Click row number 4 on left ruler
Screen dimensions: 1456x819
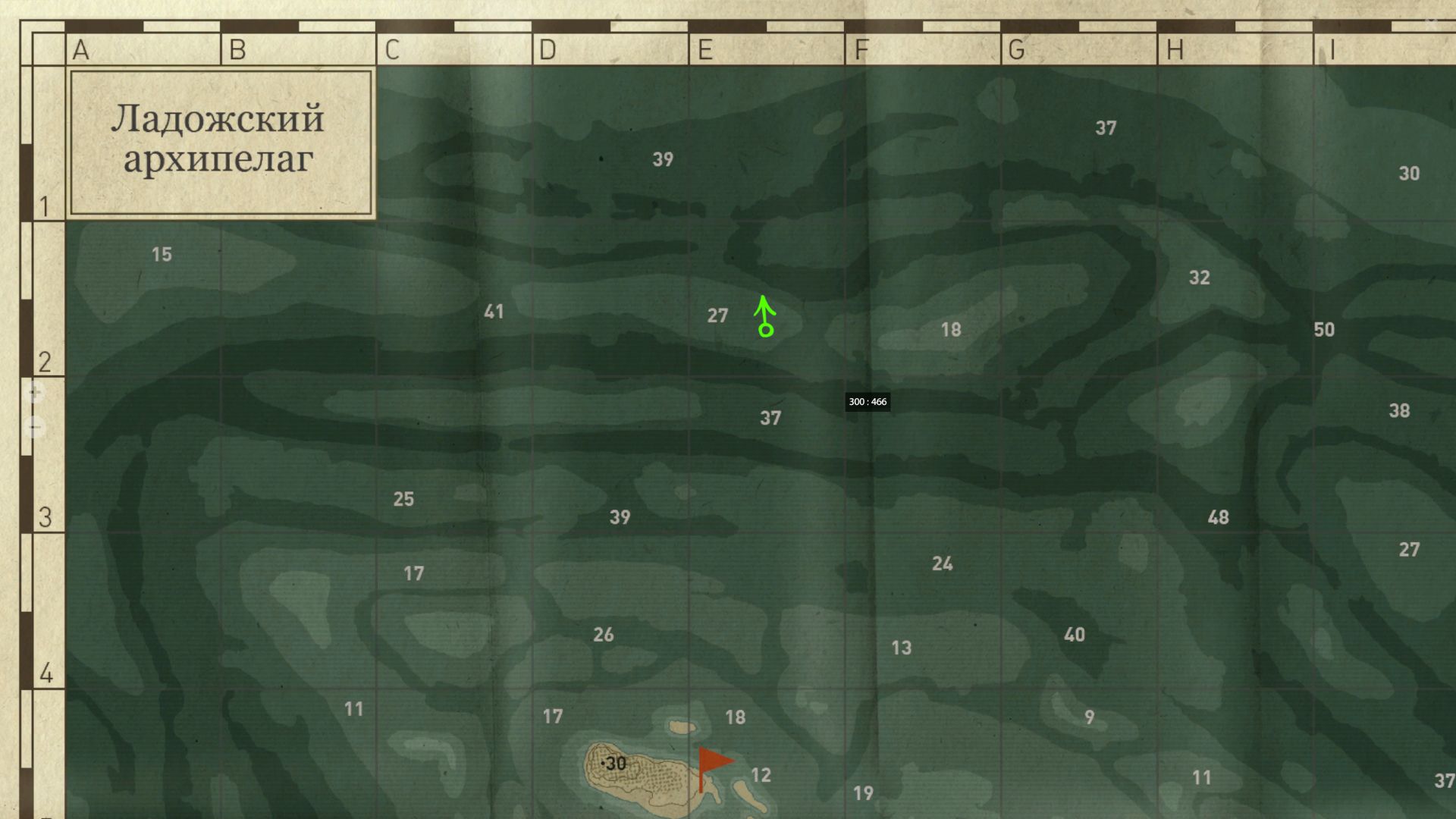click(46, 670)
